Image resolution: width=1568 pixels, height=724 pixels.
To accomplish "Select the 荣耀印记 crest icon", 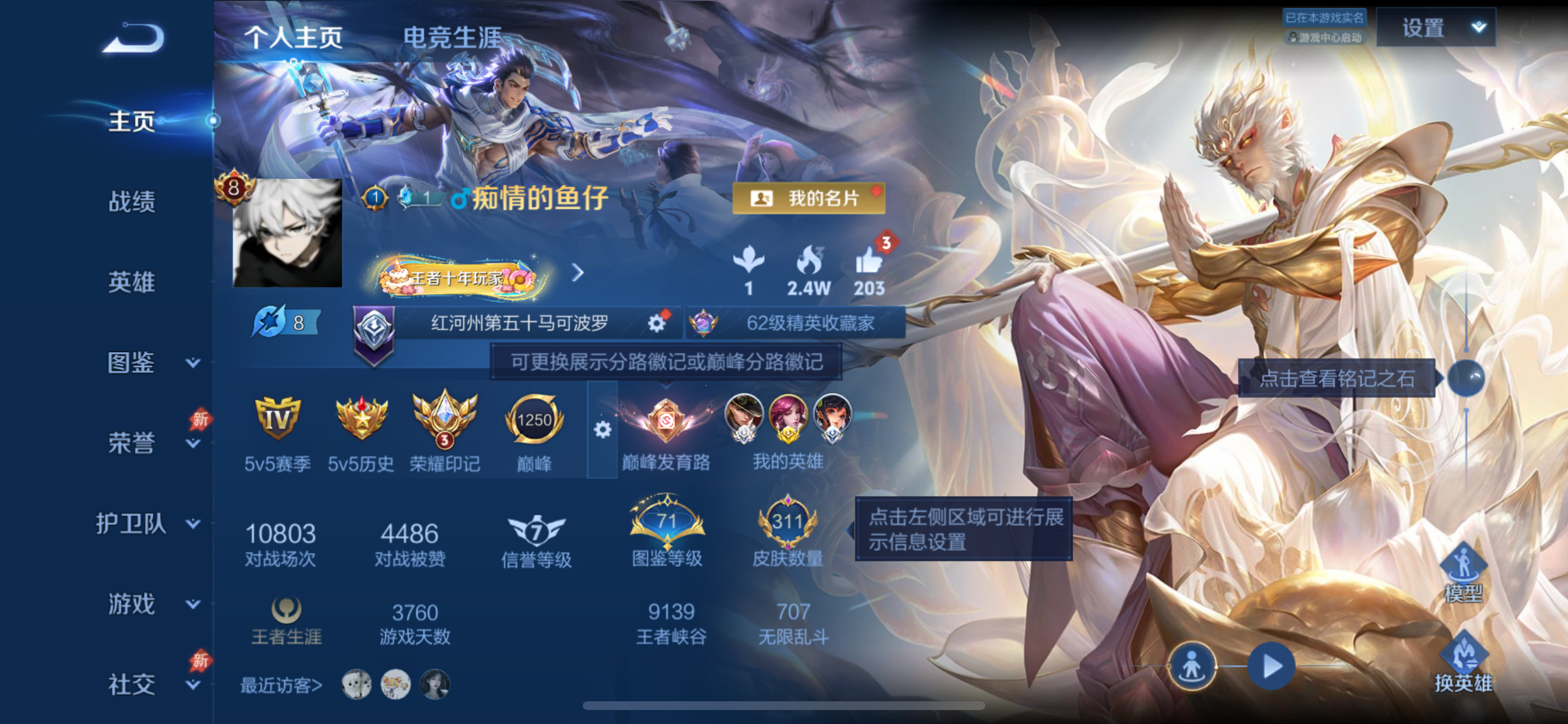I will (x=445, y=420).
